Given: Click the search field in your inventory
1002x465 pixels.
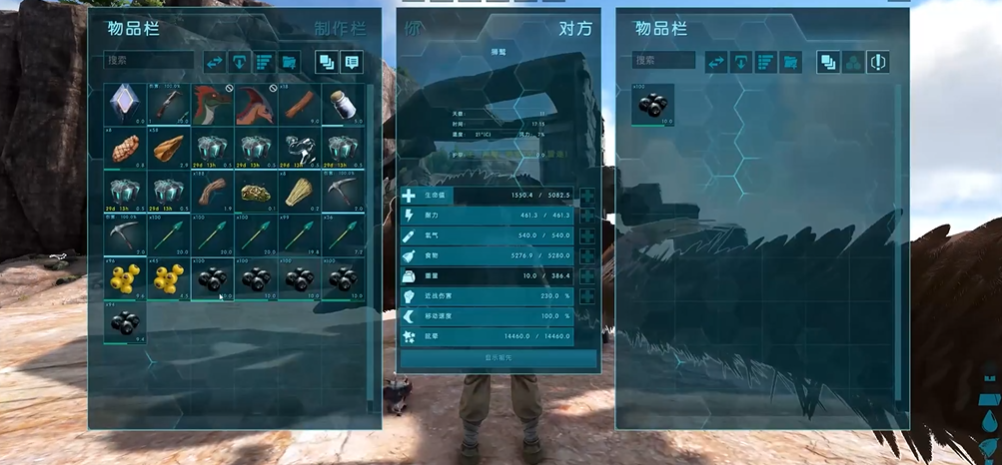Looking at the screenshot, I should 150,61.
